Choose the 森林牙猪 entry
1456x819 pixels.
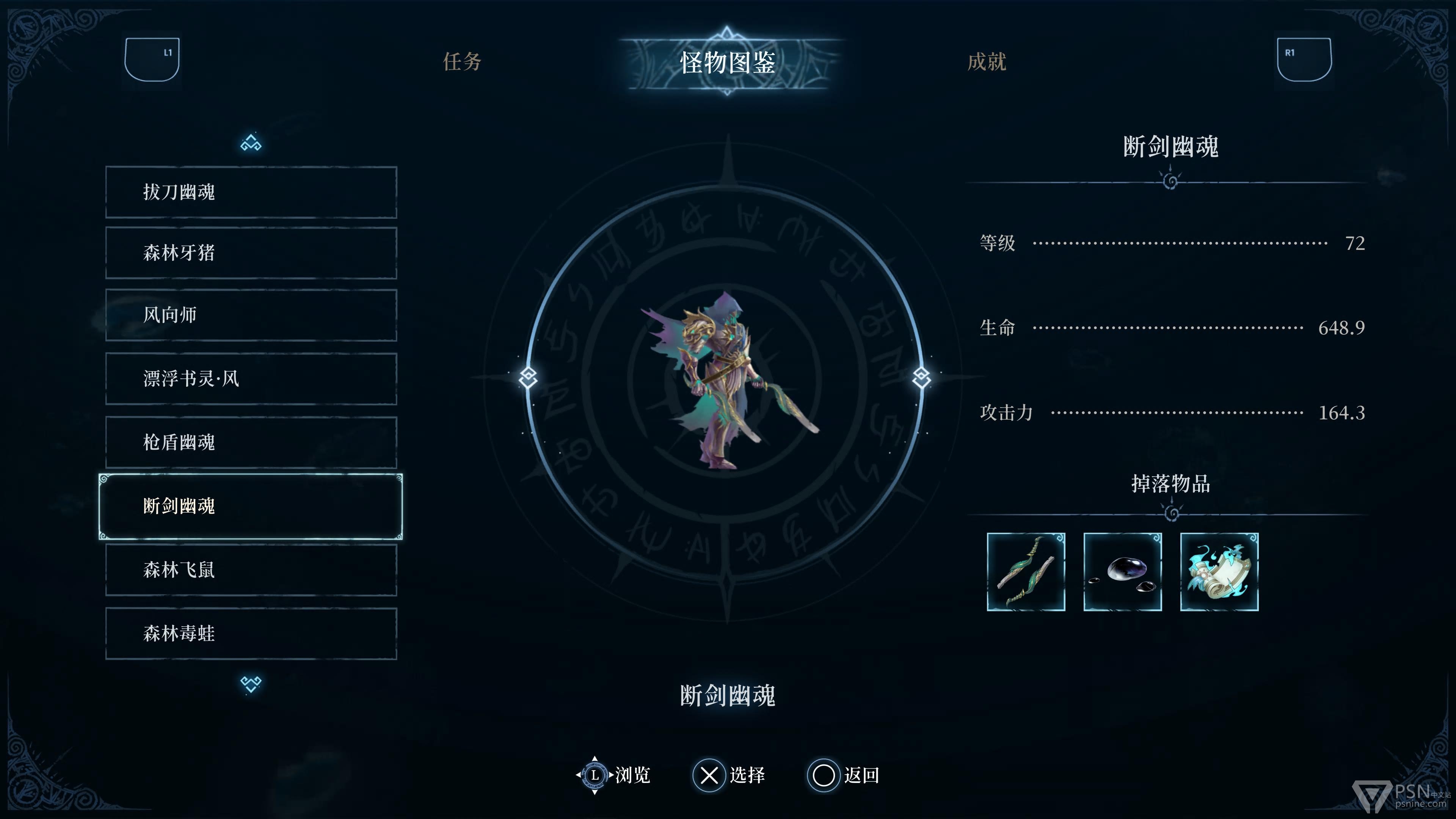[x=251, y=253]
